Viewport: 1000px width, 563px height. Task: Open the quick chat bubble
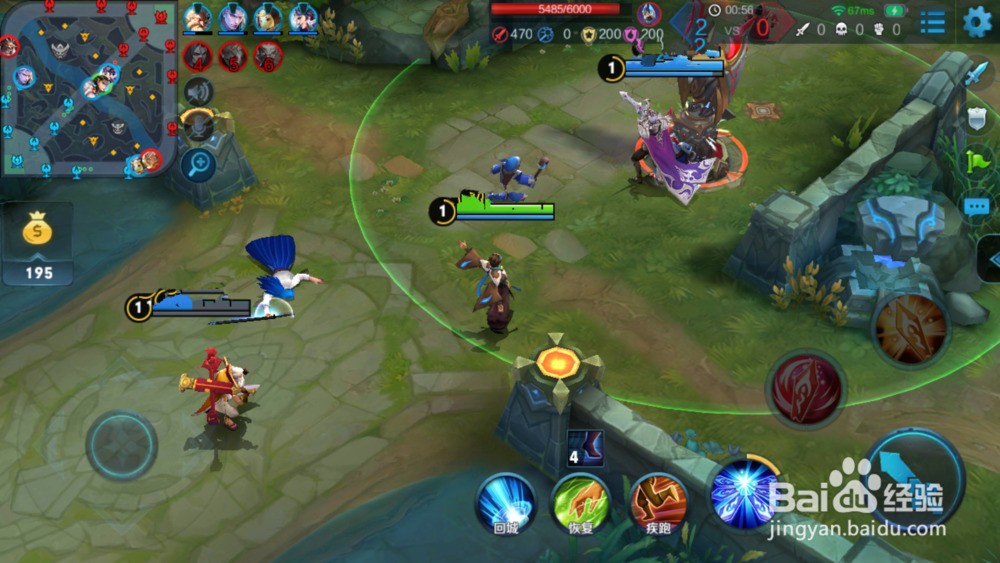977,206
